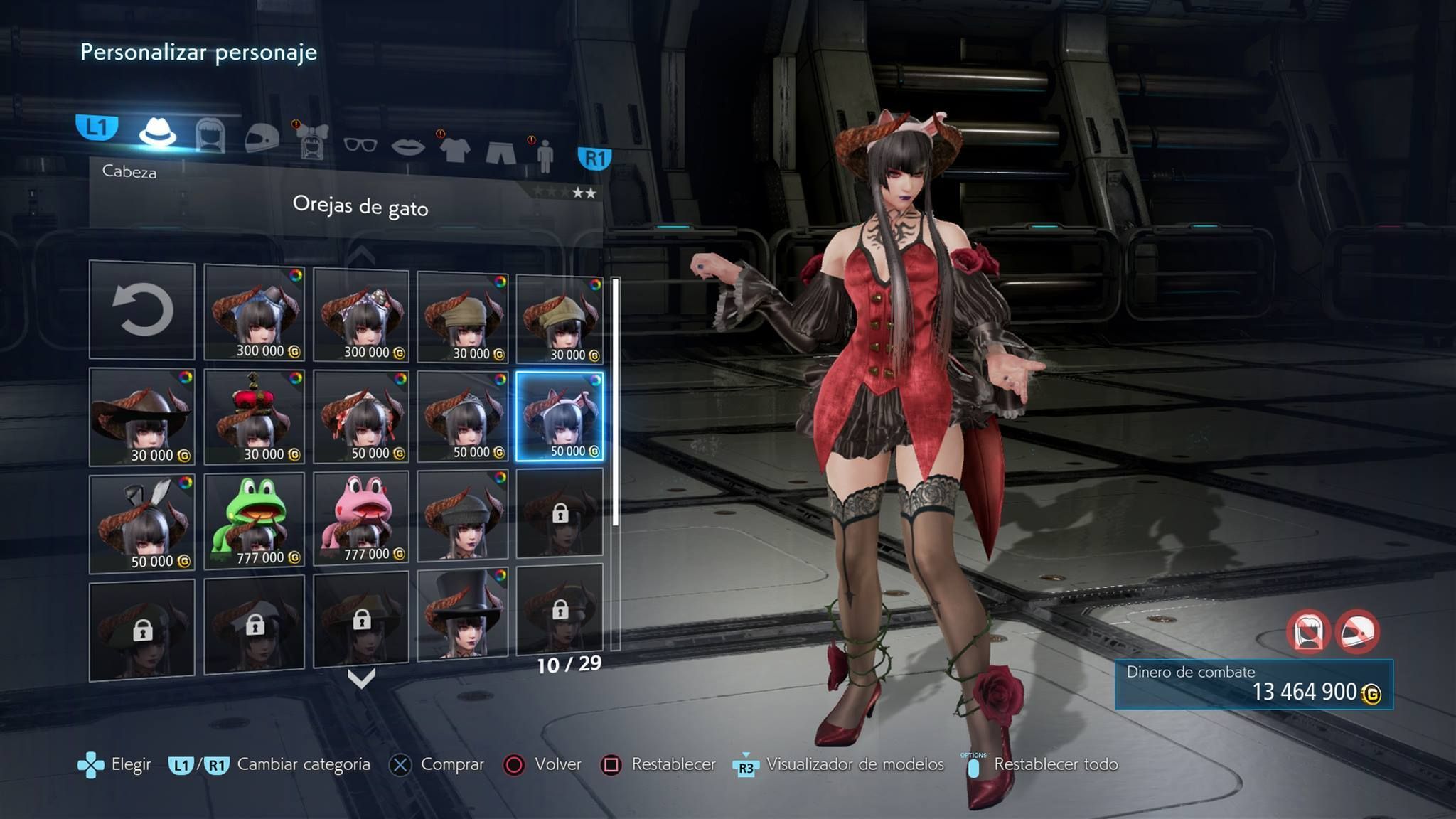Open the hair category tab
Viewport: 1456px width, 819px height.
pos(210,135)
